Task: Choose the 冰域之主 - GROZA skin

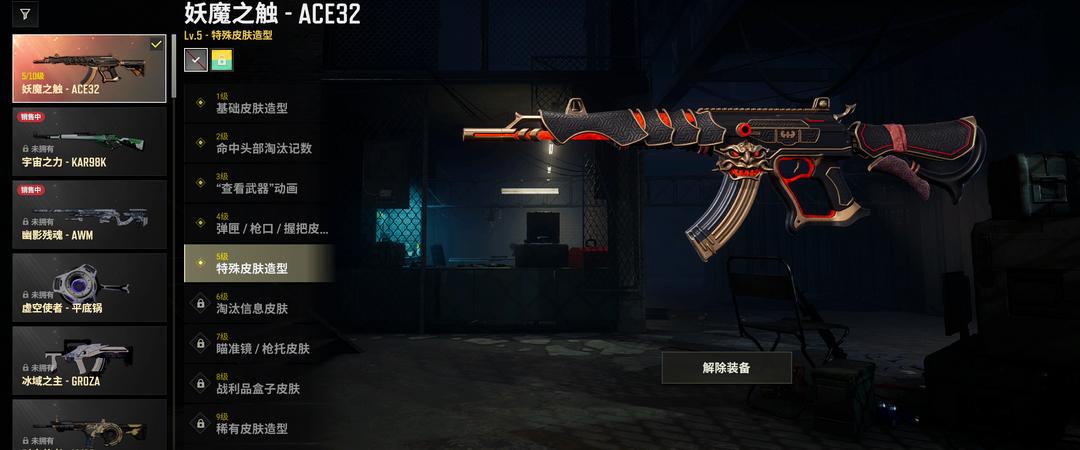Action: point(89,360)
